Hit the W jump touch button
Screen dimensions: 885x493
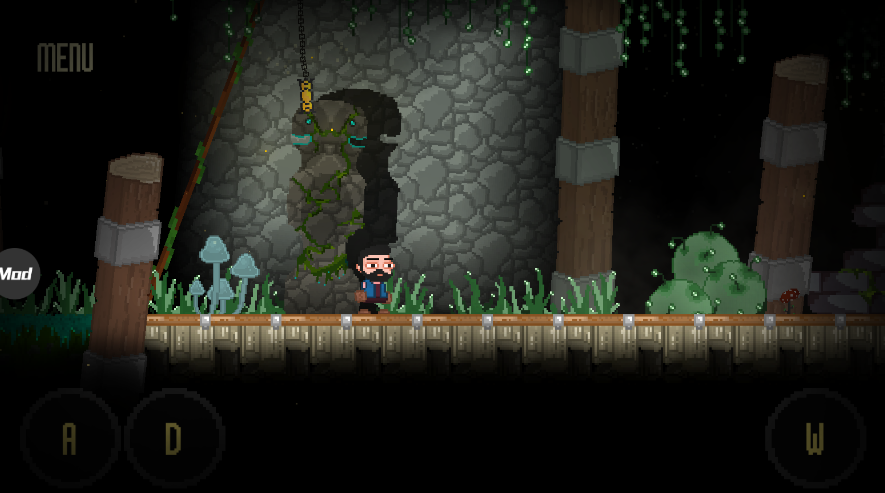[815, 439]
